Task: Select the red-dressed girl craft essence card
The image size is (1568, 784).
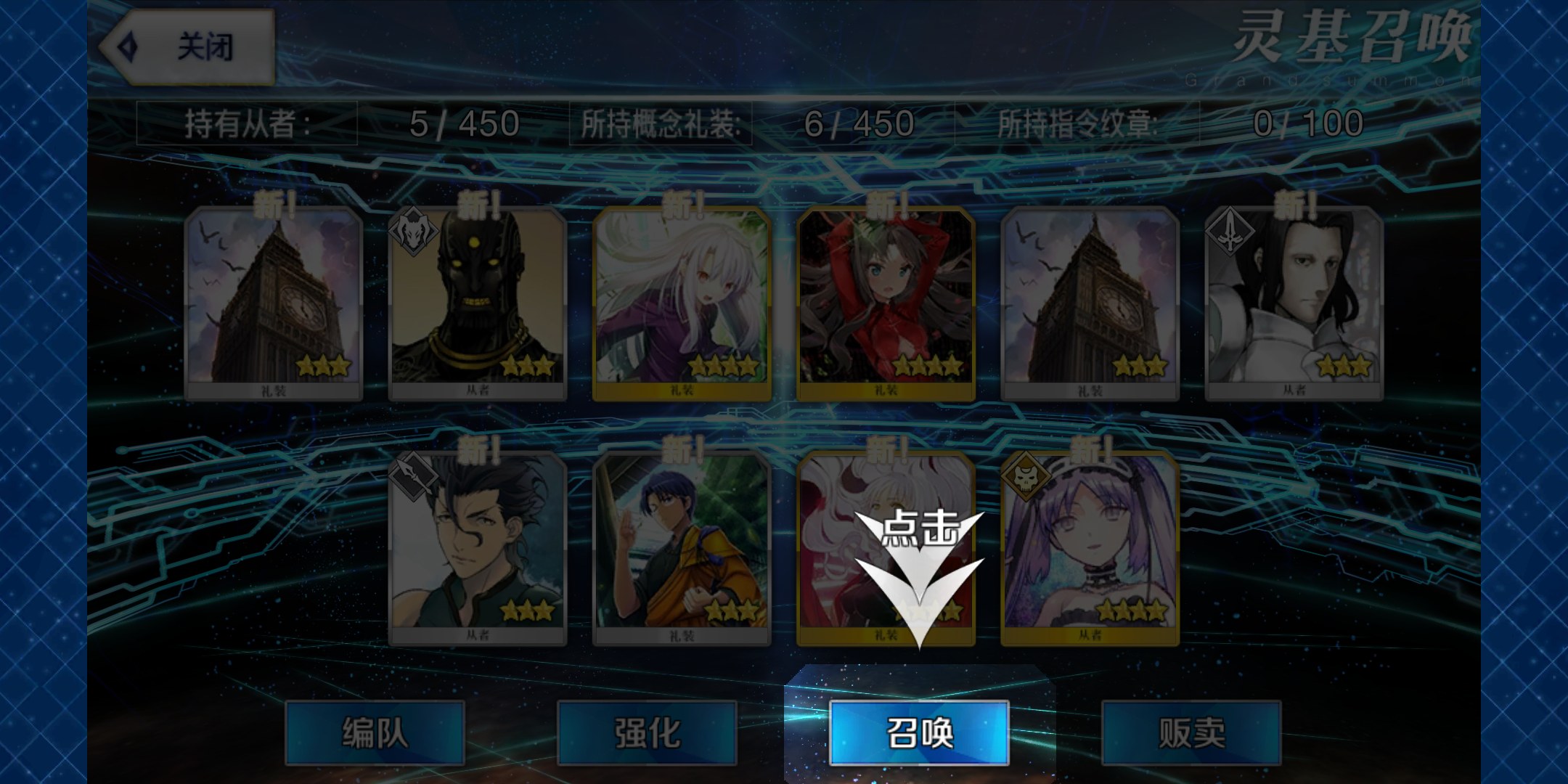Action: [x=886, y=302]
